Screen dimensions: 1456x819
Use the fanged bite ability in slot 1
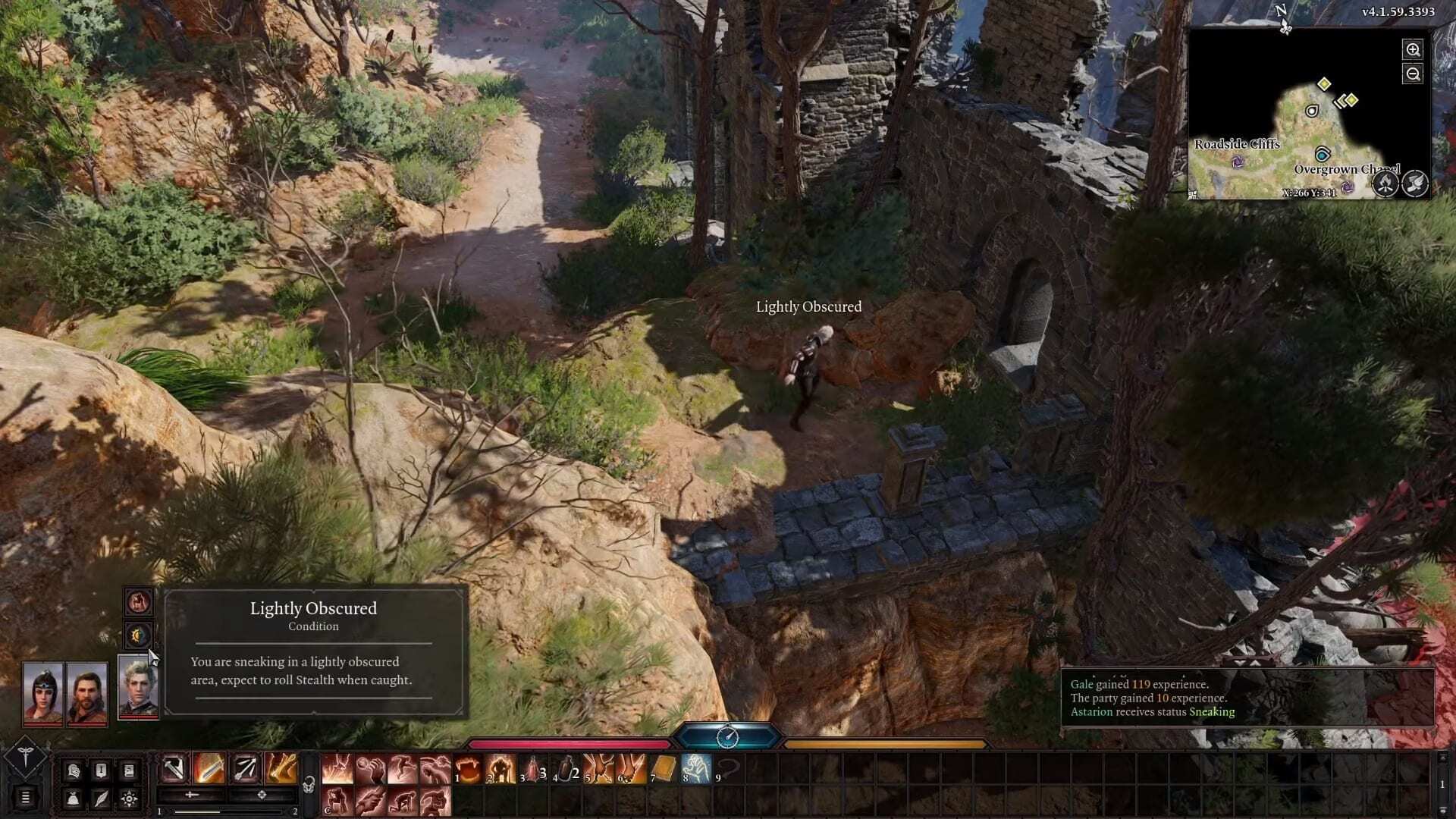pos(470,769)
